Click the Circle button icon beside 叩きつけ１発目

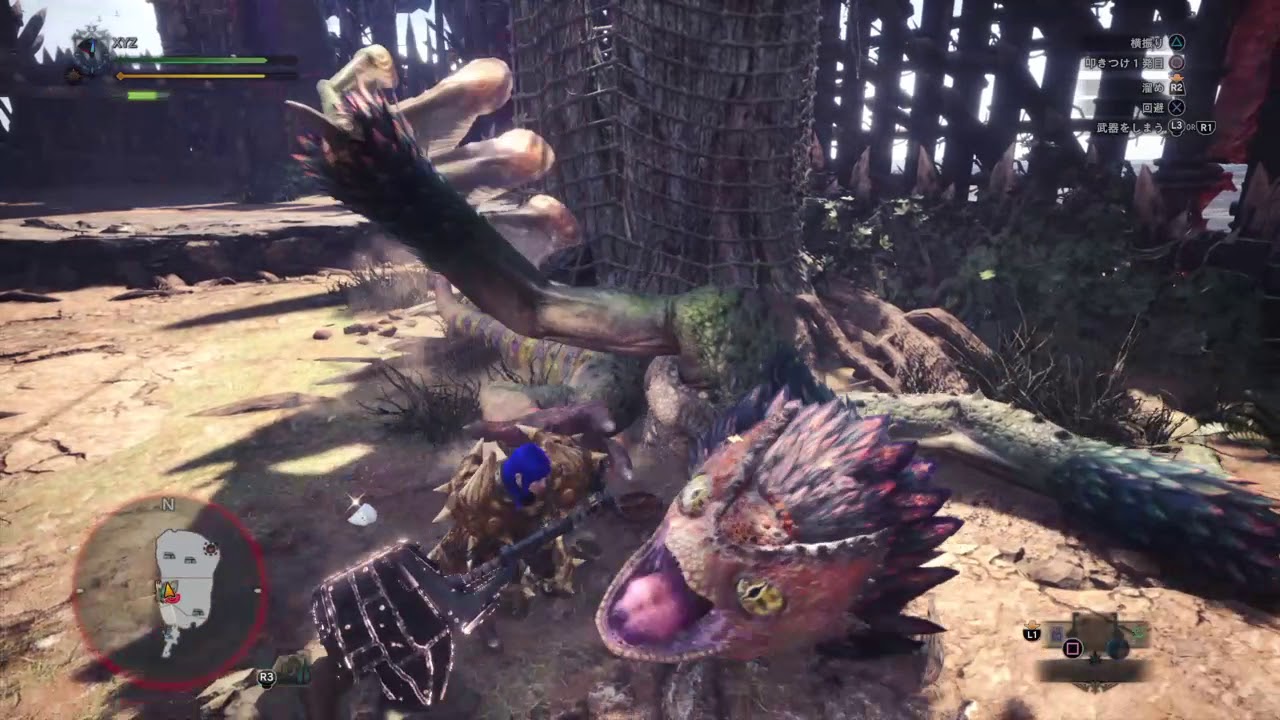point(1178,63)
